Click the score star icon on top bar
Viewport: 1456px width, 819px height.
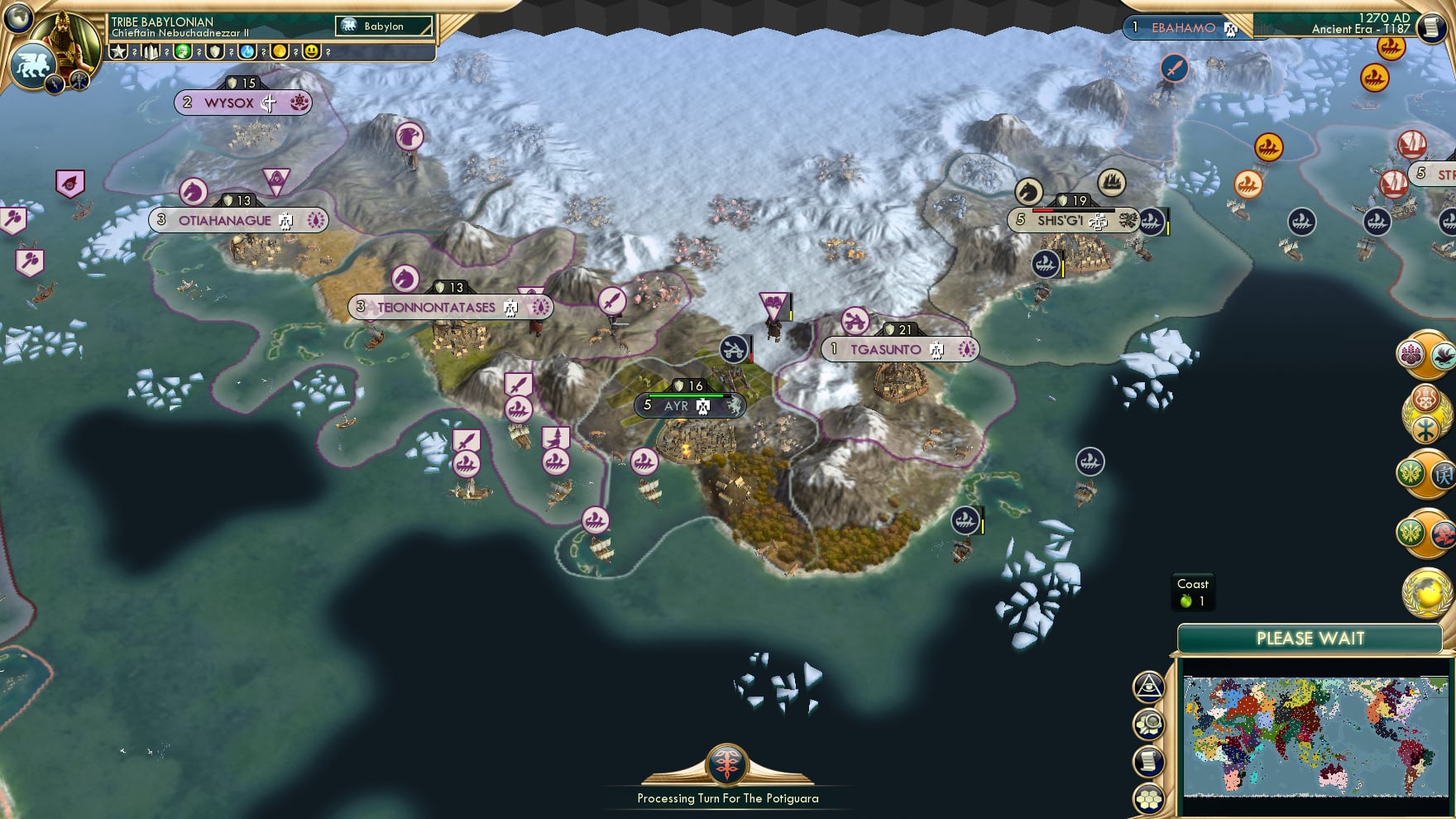(117, 51)
